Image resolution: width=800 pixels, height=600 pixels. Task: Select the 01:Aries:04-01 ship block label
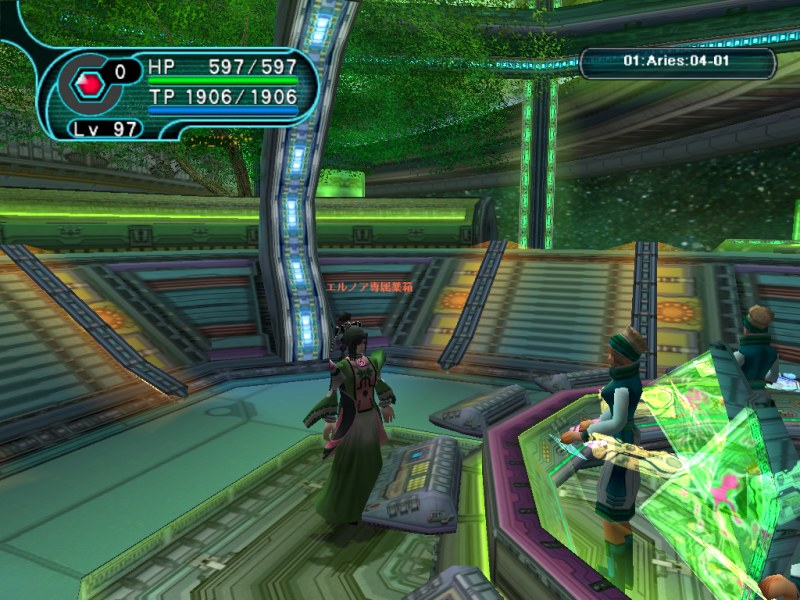click(x=677, y=62)
